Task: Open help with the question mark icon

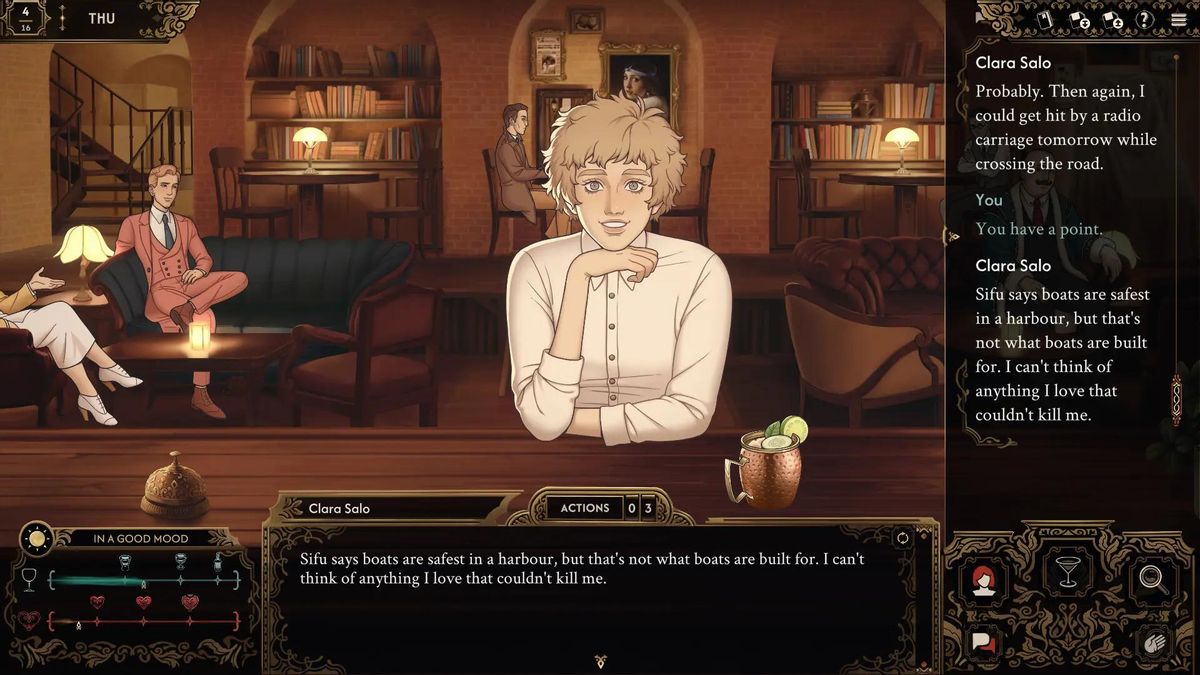Action: (x=1146, y=19)
